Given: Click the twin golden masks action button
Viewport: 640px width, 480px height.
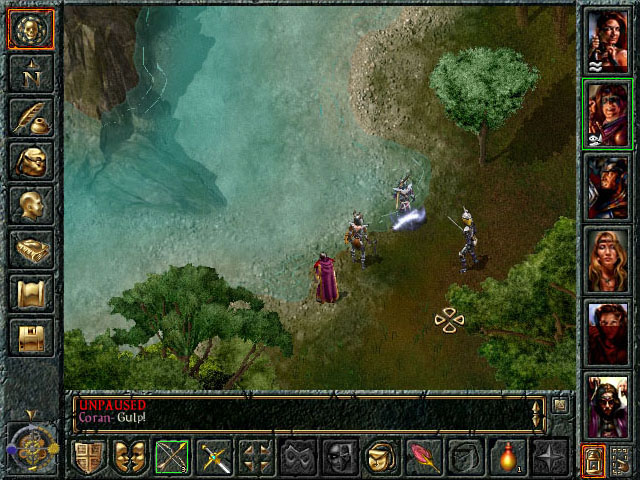Looking at the screenshot, I should pyautogui.click(x=130, y=458).
